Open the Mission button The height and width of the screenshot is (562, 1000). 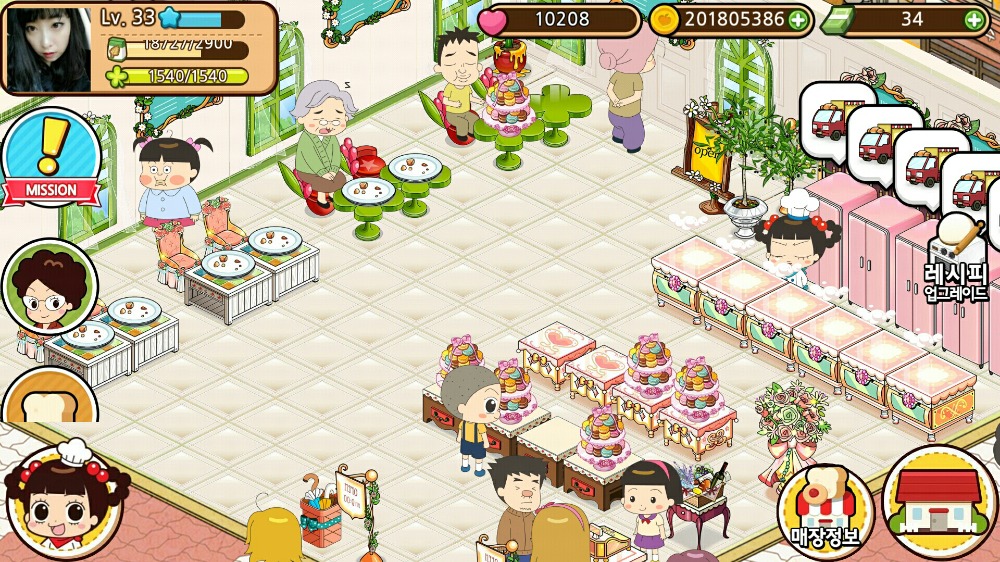50,160
